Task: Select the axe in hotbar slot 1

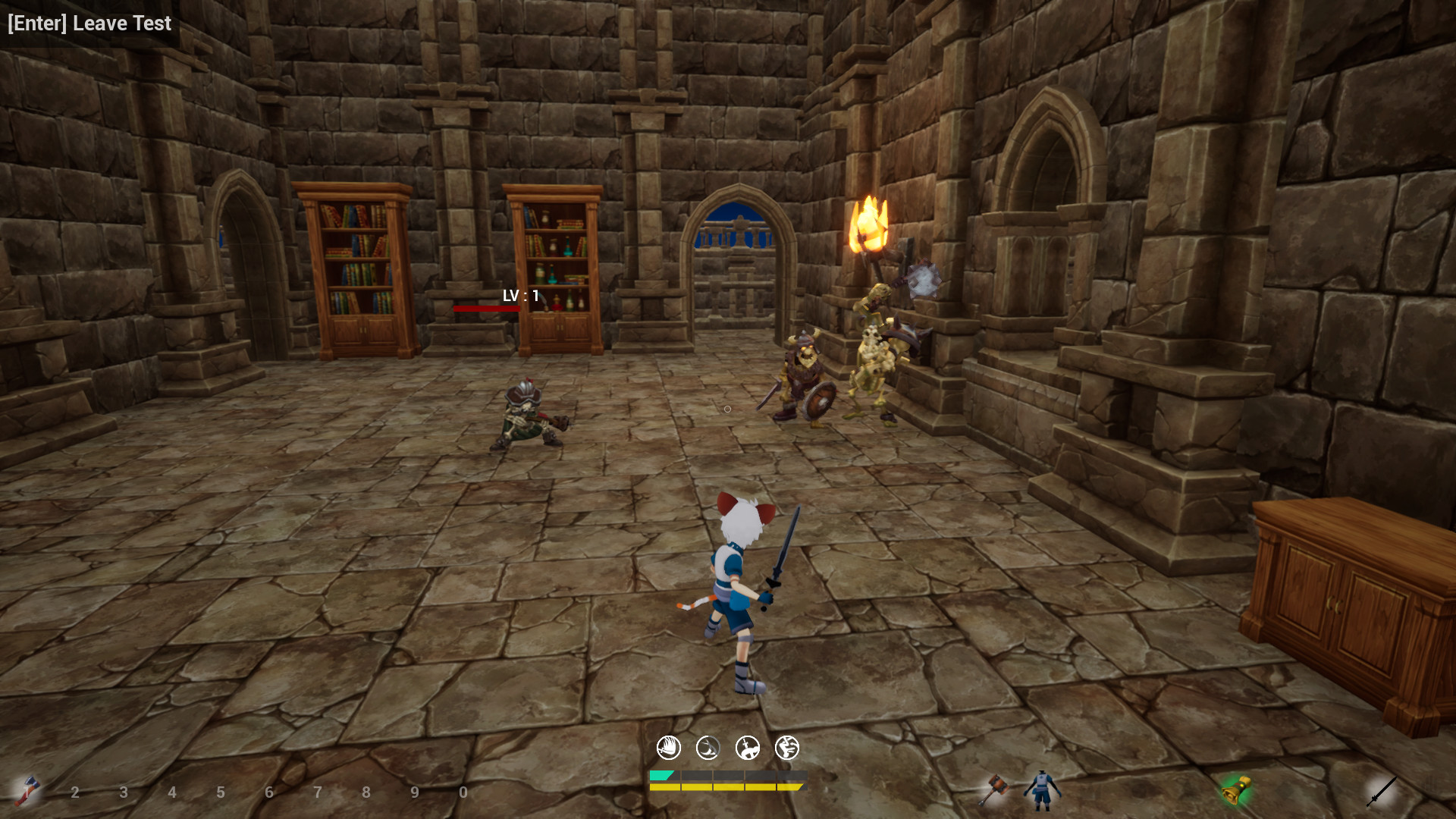Action: click(27, 791)
